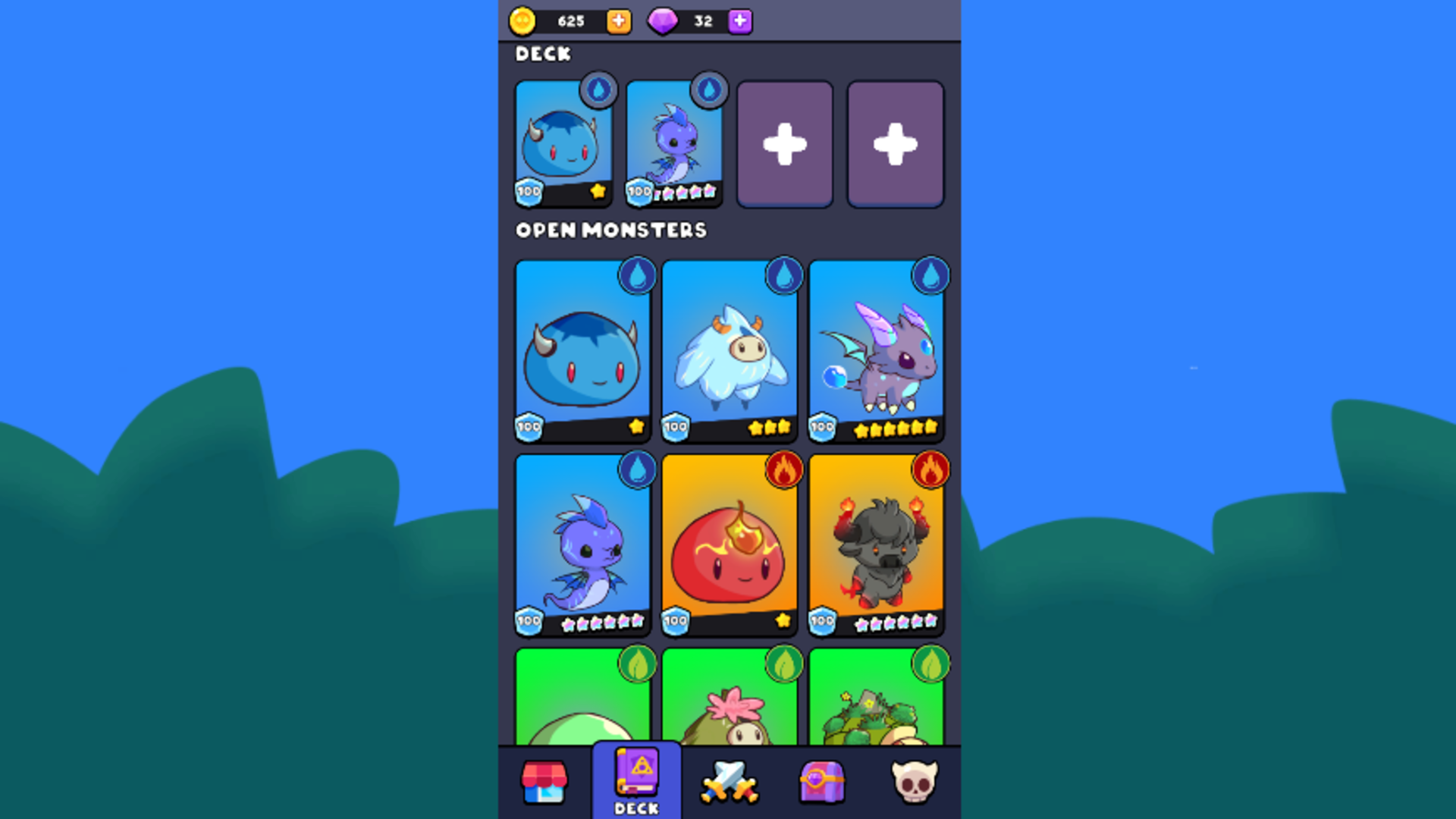Click the fire element badge on the red slime

pyautogui.click(x=784, y=469)
